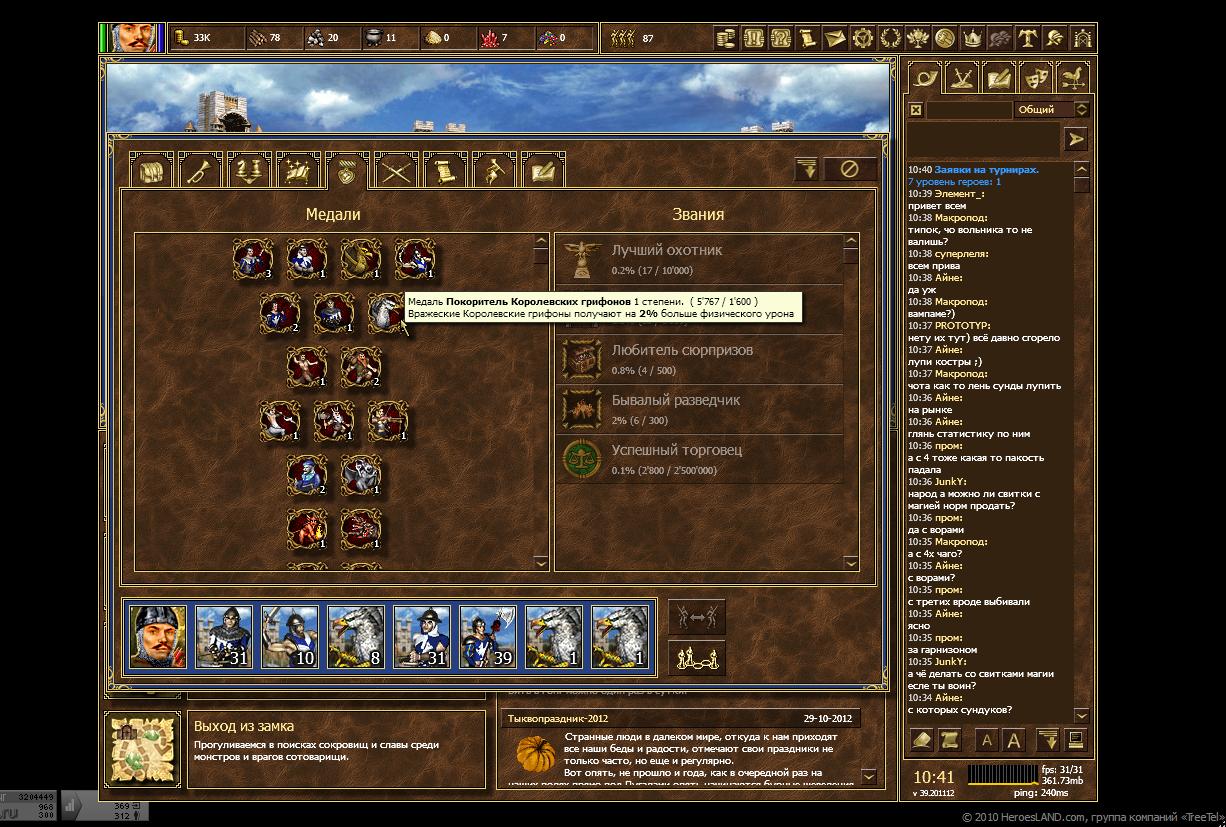Select the griffin stack with 8 units

tap(356, 636)
